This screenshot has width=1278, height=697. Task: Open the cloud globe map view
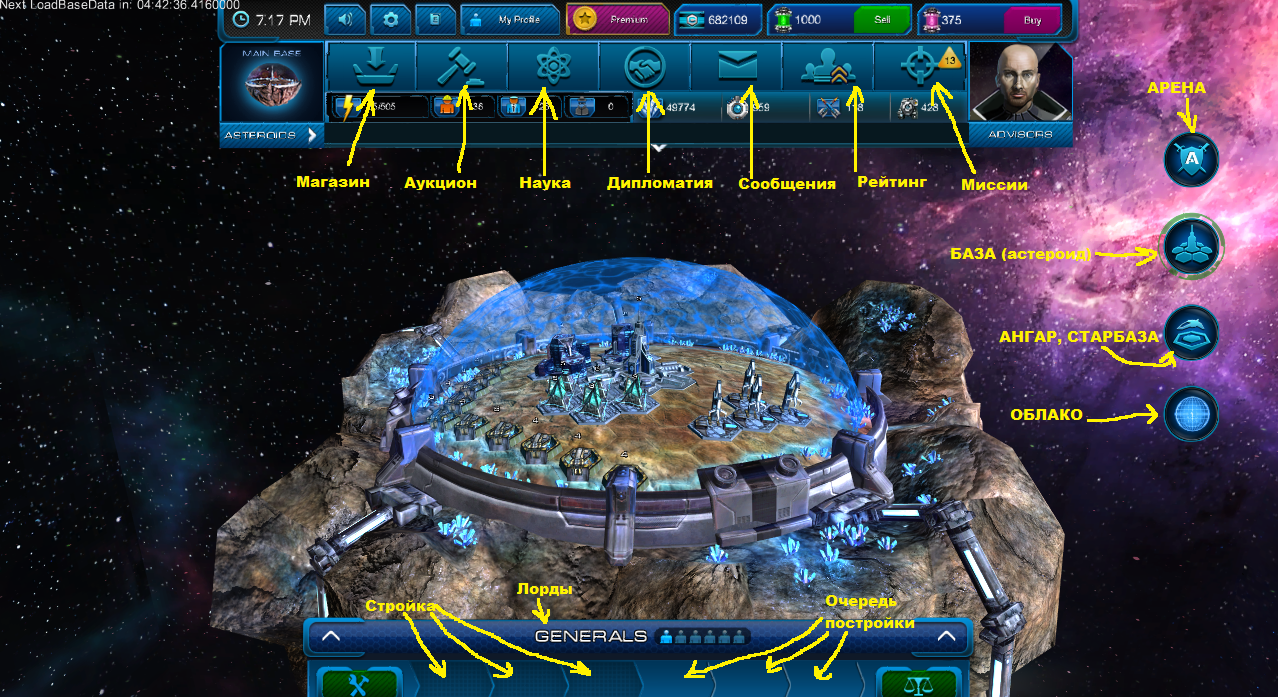tap(1191, 413)
